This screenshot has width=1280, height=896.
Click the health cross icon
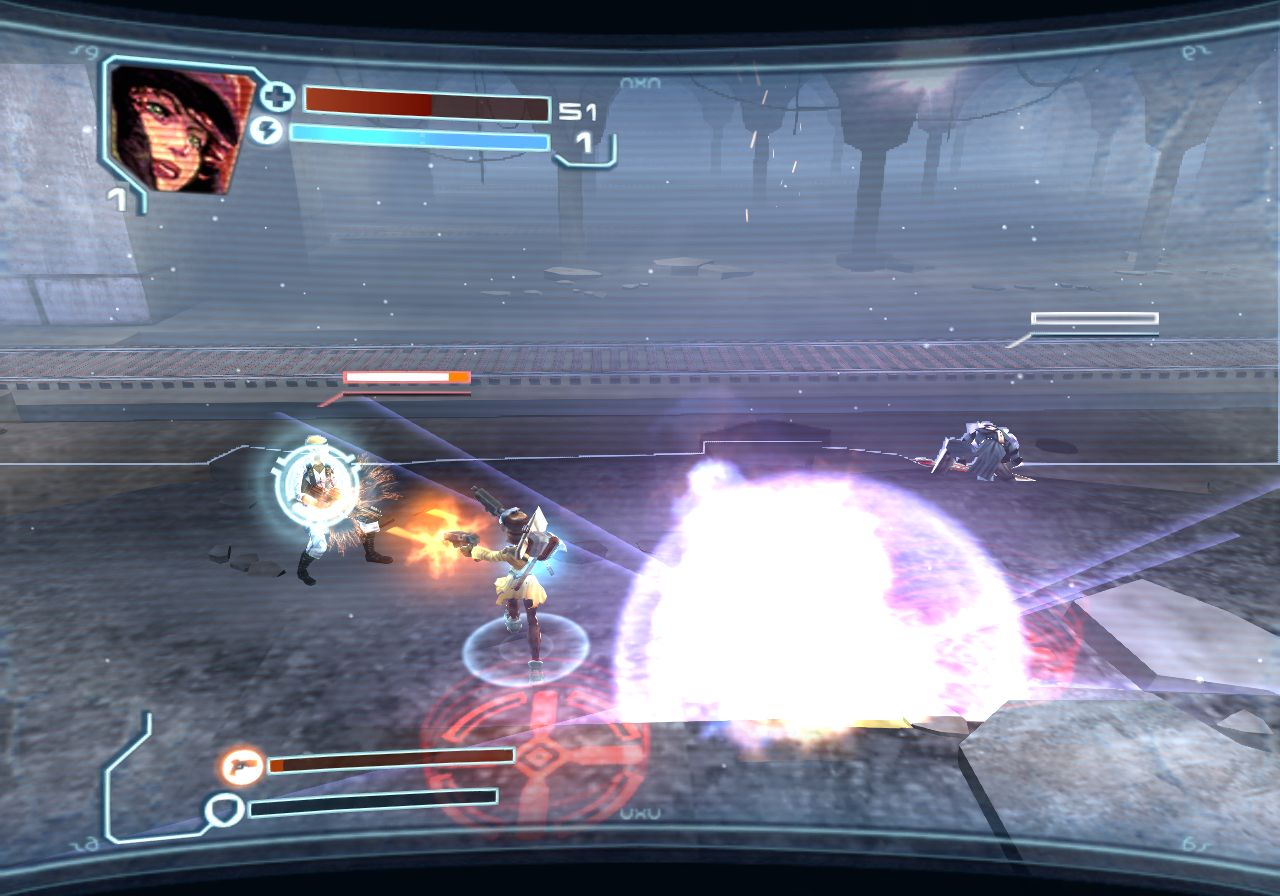click(277, 98)
